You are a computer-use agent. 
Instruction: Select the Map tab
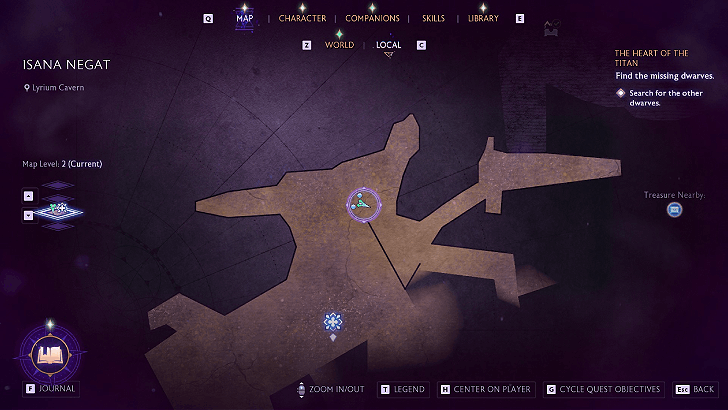point(244,18)
